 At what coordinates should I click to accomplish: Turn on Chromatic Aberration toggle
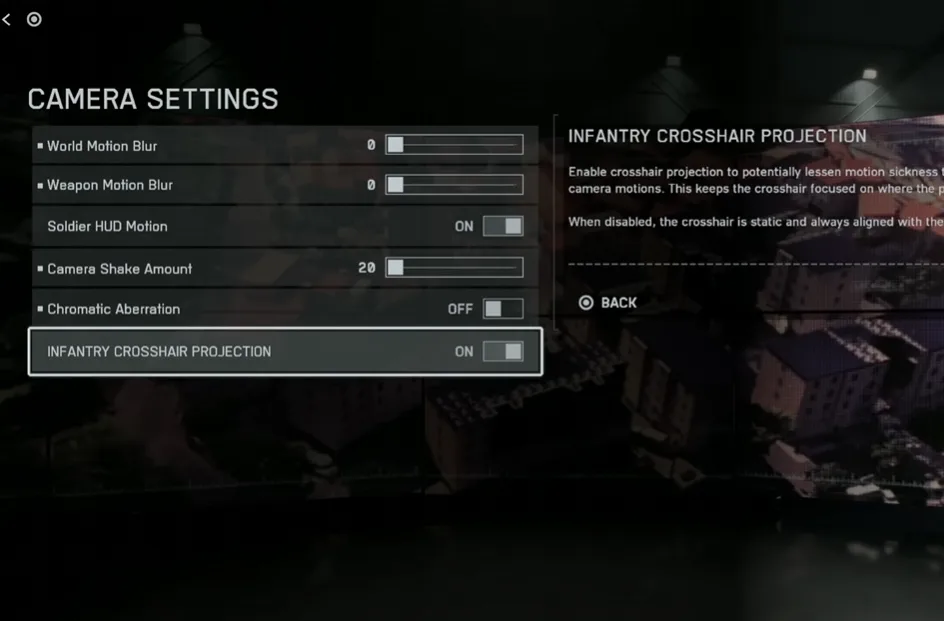tap(502, 309)
